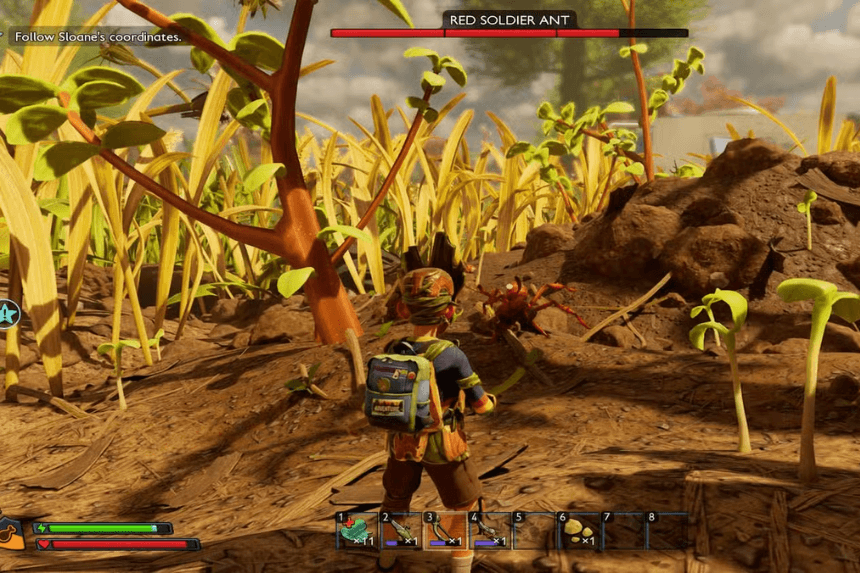
Task: Choose the highlighted tool in hotbar slot 3
Action: point(443,531)
